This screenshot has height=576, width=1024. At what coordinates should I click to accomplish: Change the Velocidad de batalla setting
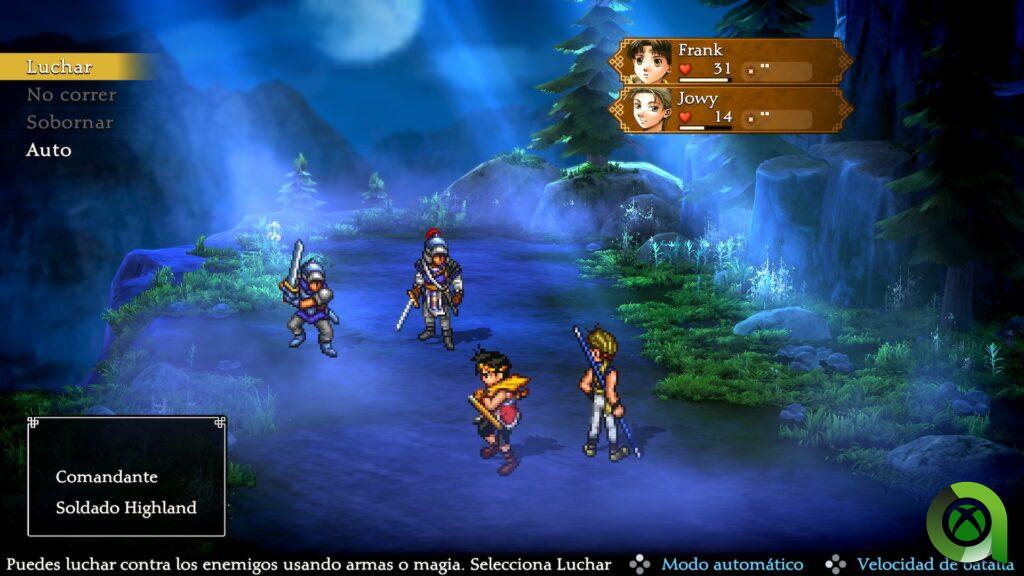pyautogui.click(x=922, y=565)
